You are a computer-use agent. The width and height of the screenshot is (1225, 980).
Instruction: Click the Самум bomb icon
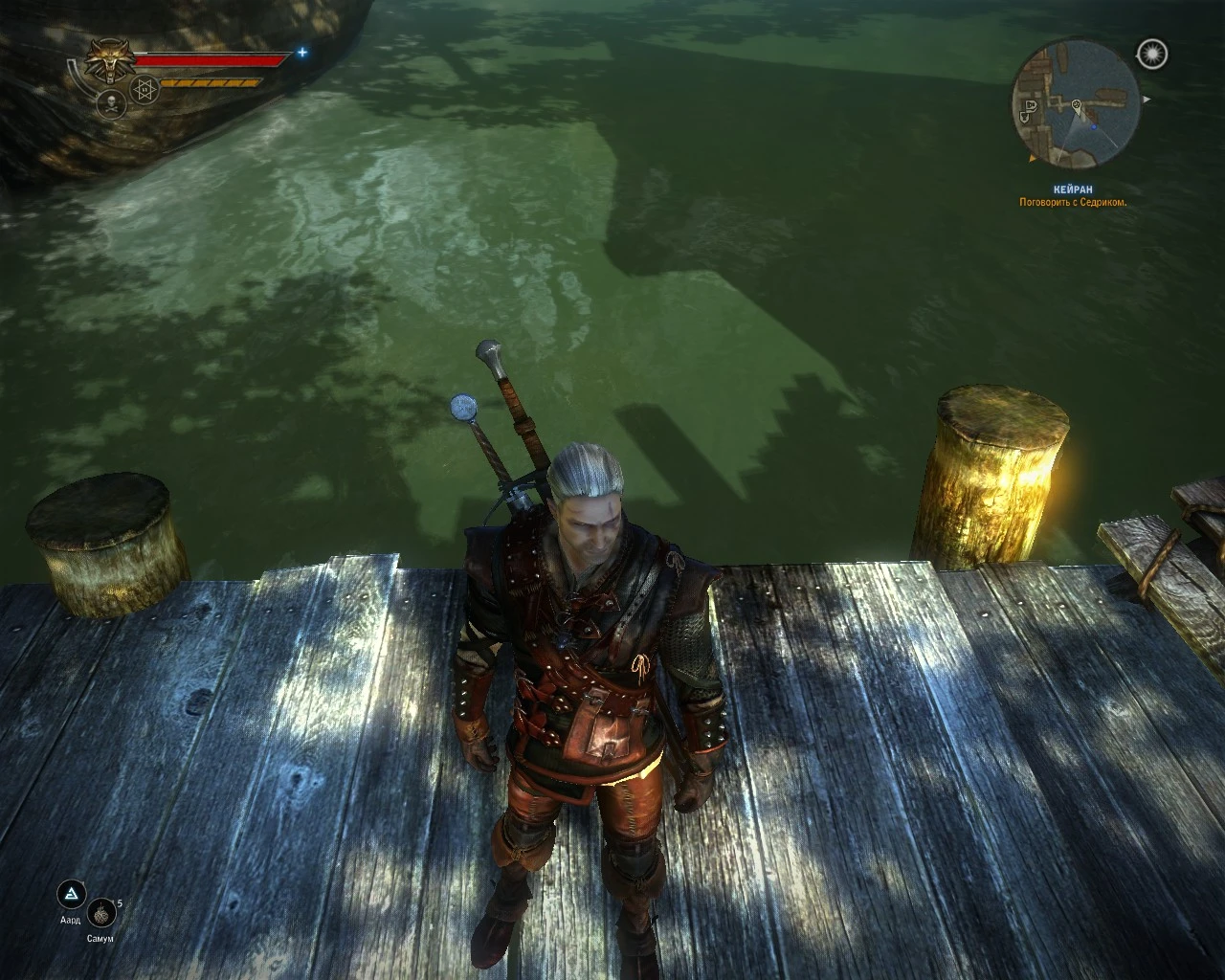[100, 914]
